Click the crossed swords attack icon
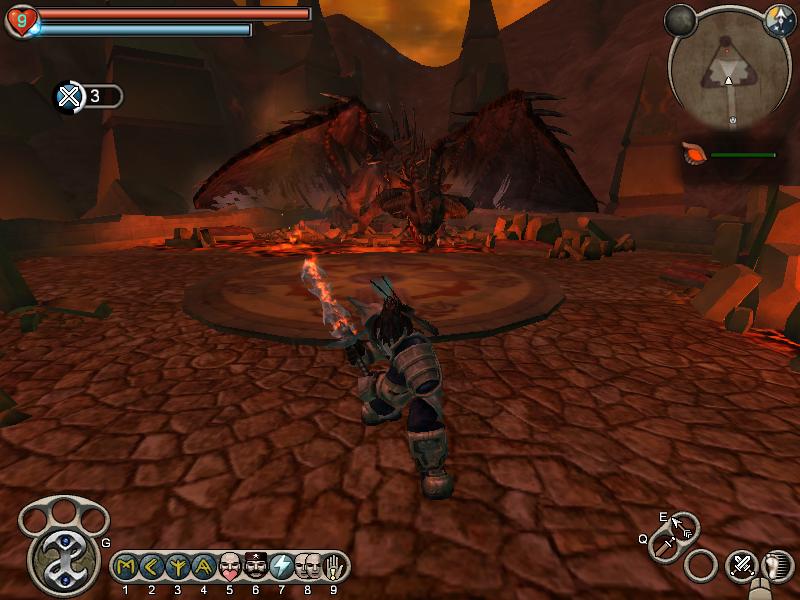Viewport: 800px width, 600px height. (742, 566)
